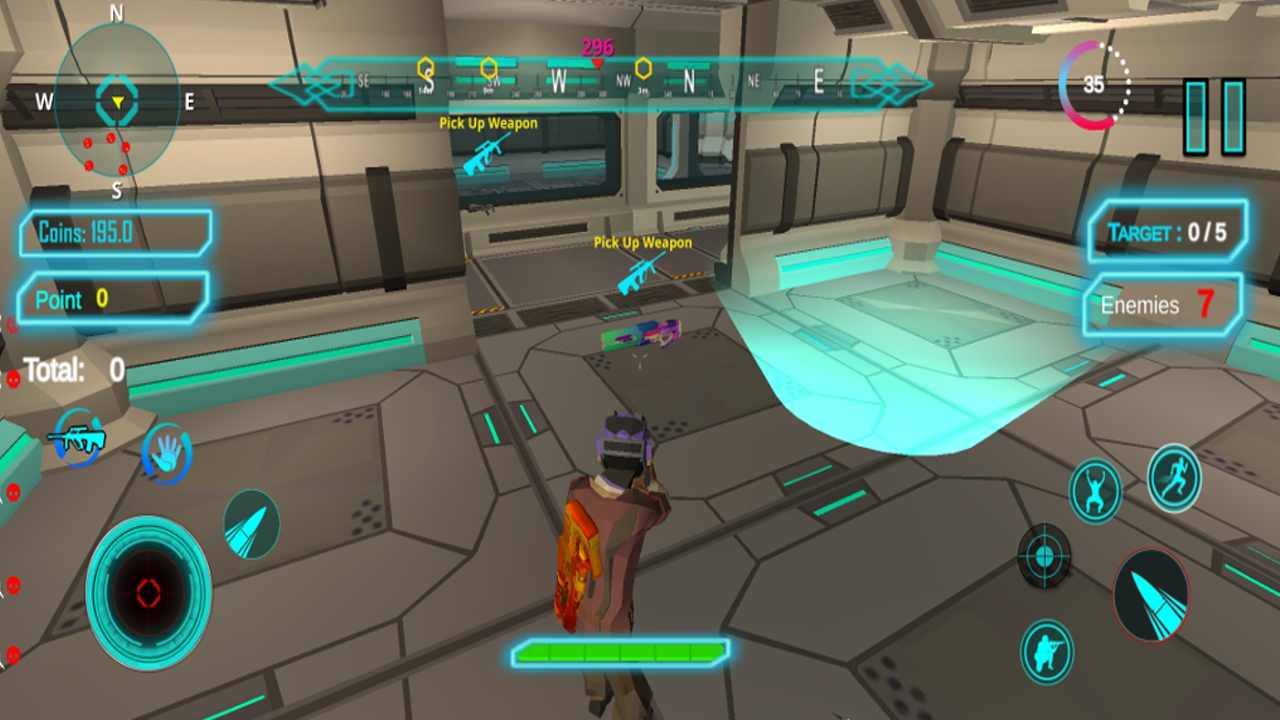Pause the game with the pause button
Viewport: 1280px width, 720px height.
point(1215,117)
